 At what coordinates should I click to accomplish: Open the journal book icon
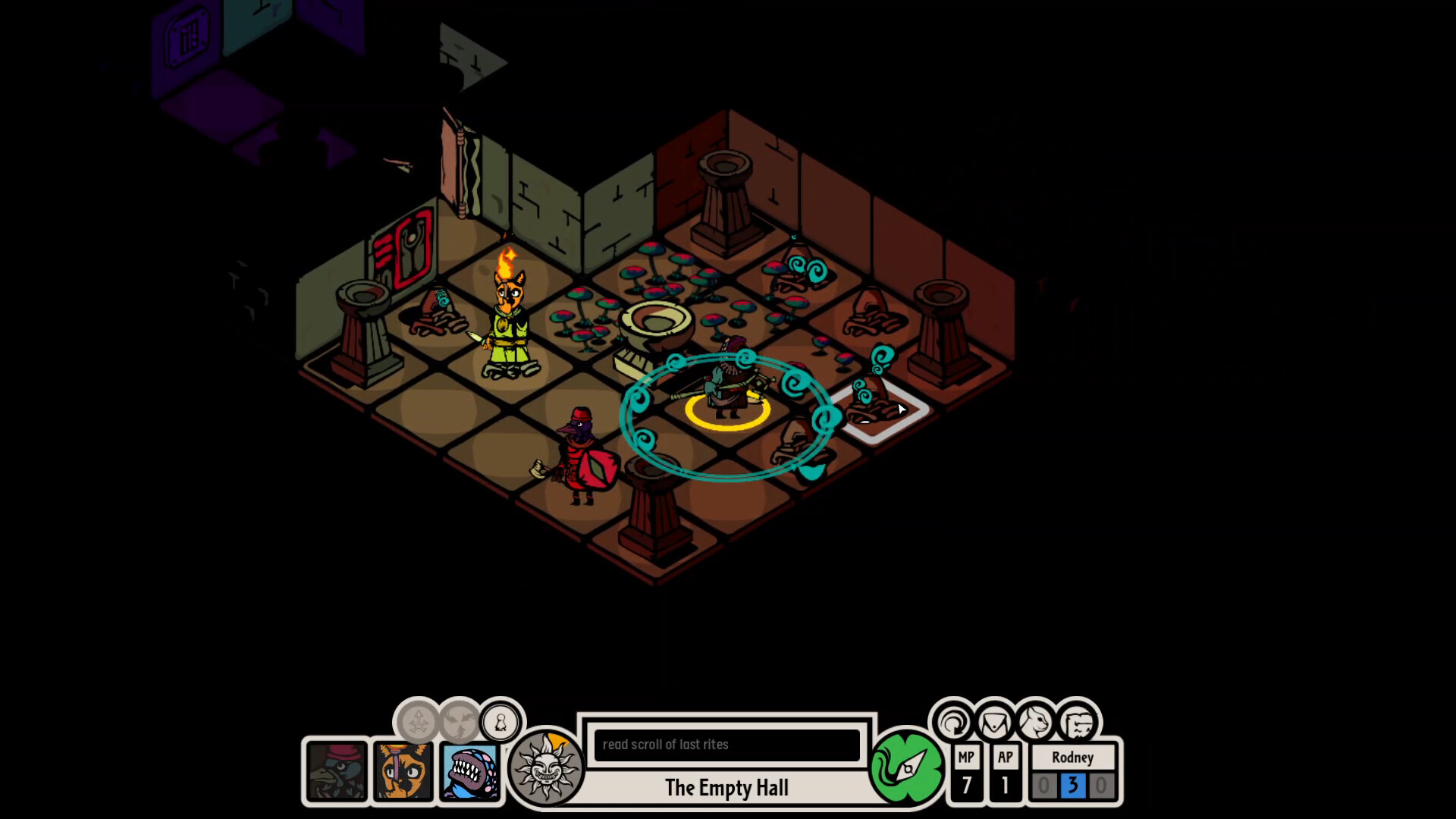tap(1077, 723)
